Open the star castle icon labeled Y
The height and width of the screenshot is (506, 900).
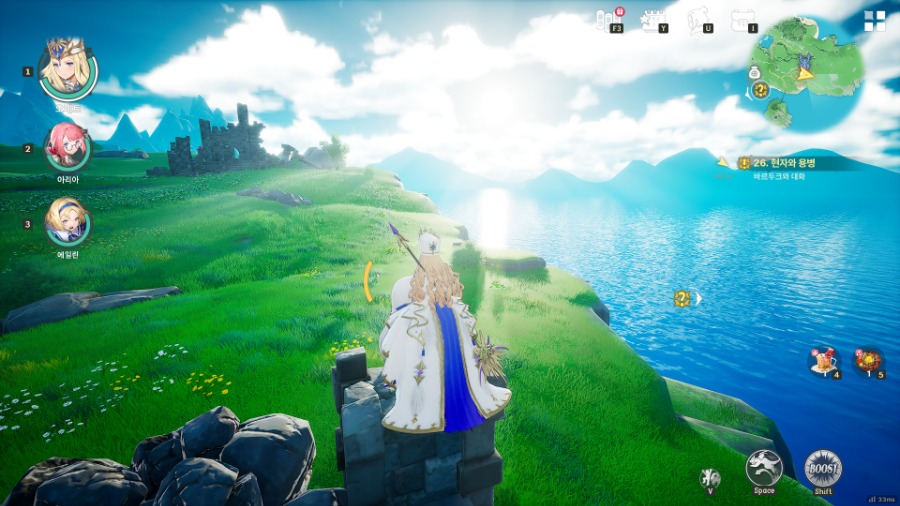[x=655, y=18]
